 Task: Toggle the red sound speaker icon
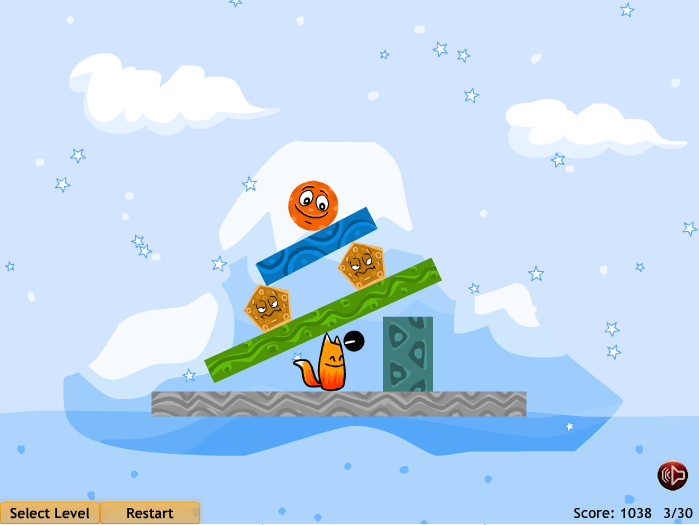pyautogui.click(x=671, y=475)
